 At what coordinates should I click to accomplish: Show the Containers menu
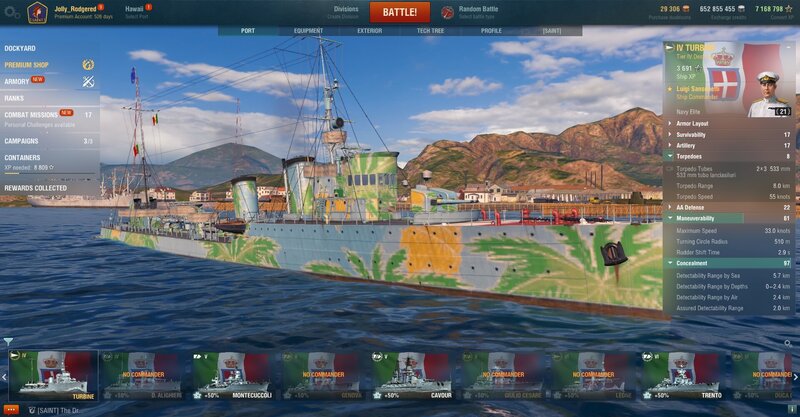pyautogui.click(x=22, y=157)
